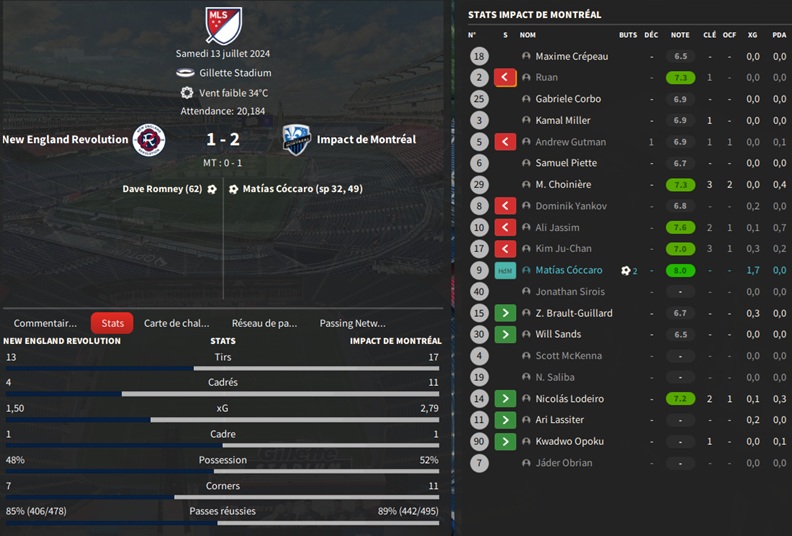Open the Réseau de passes tab
792x536 pixels.
click(264, 323)
